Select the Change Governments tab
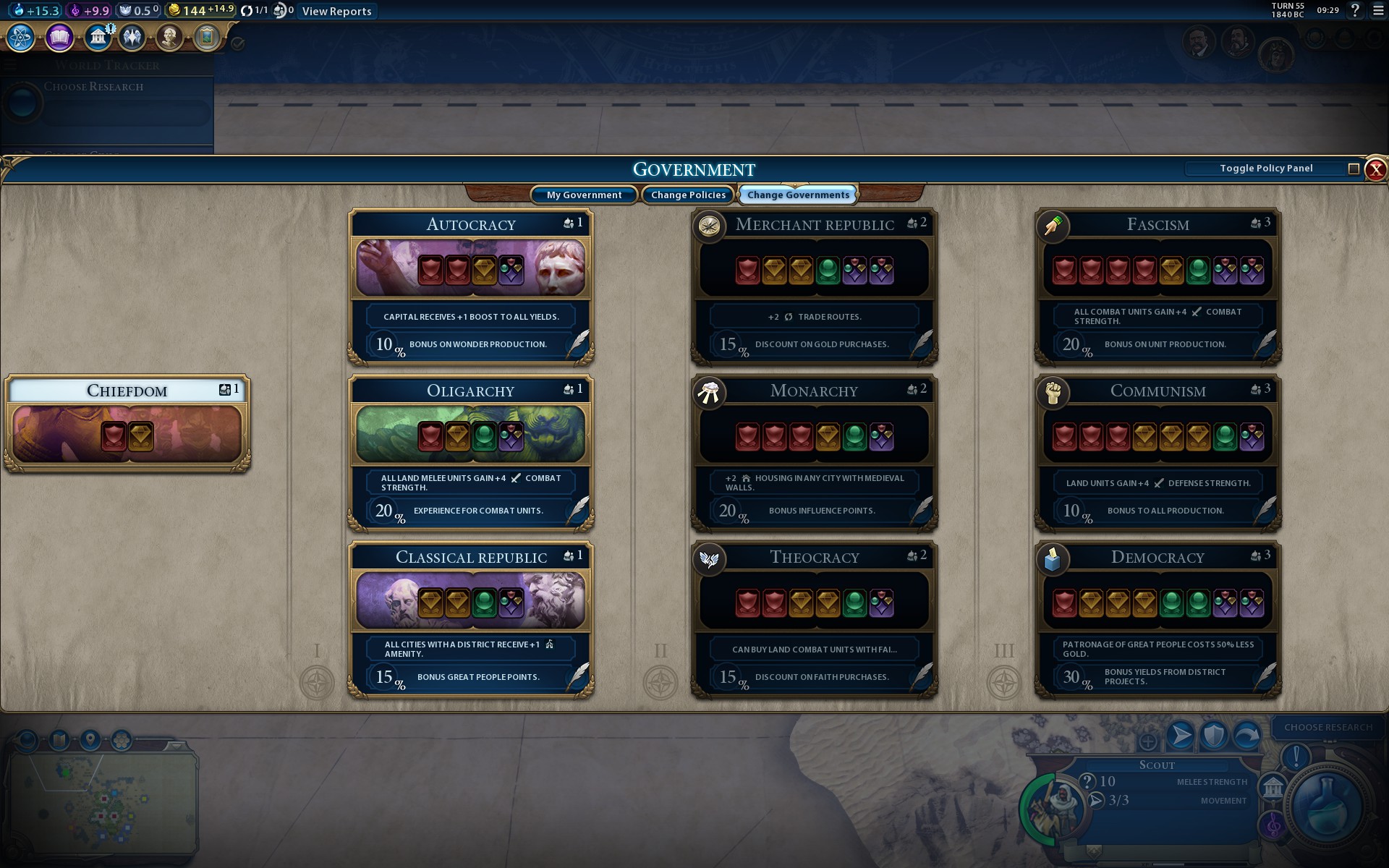This screenshot has height=868, width=1389. click(798, 195)
